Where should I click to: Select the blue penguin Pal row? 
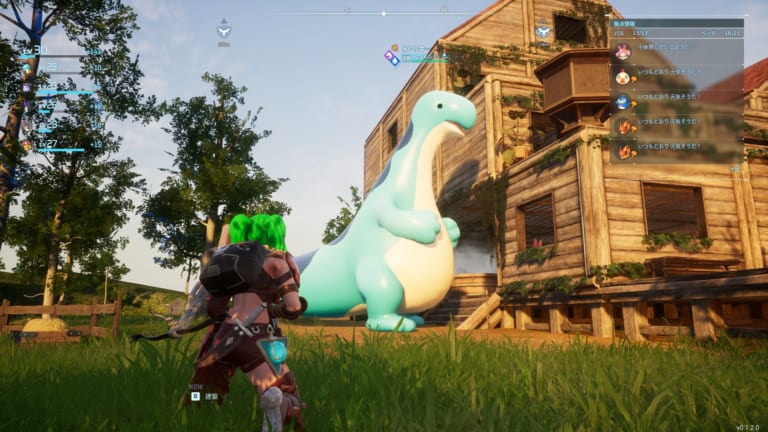[x=623, y=102]
